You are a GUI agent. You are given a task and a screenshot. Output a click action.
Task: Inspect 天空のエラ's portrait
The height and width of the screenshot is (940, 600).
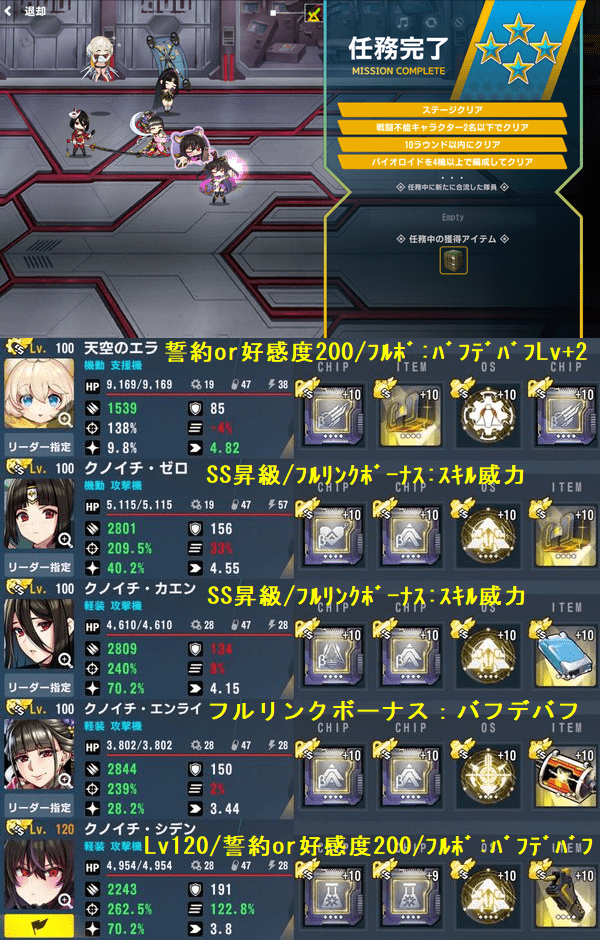pyautogui.click(x=39, y=395)
